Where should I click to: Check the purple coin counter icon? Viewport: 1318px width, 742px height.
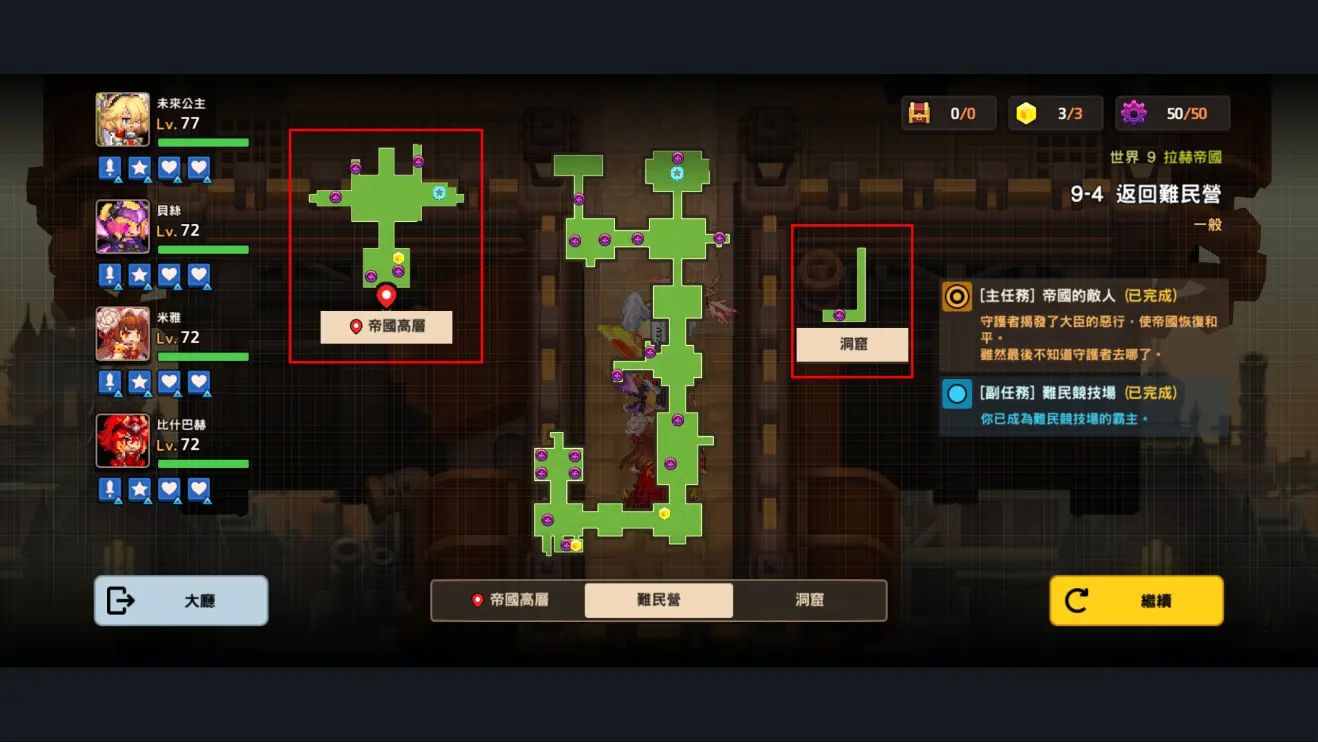click(x=1133, y=114)
